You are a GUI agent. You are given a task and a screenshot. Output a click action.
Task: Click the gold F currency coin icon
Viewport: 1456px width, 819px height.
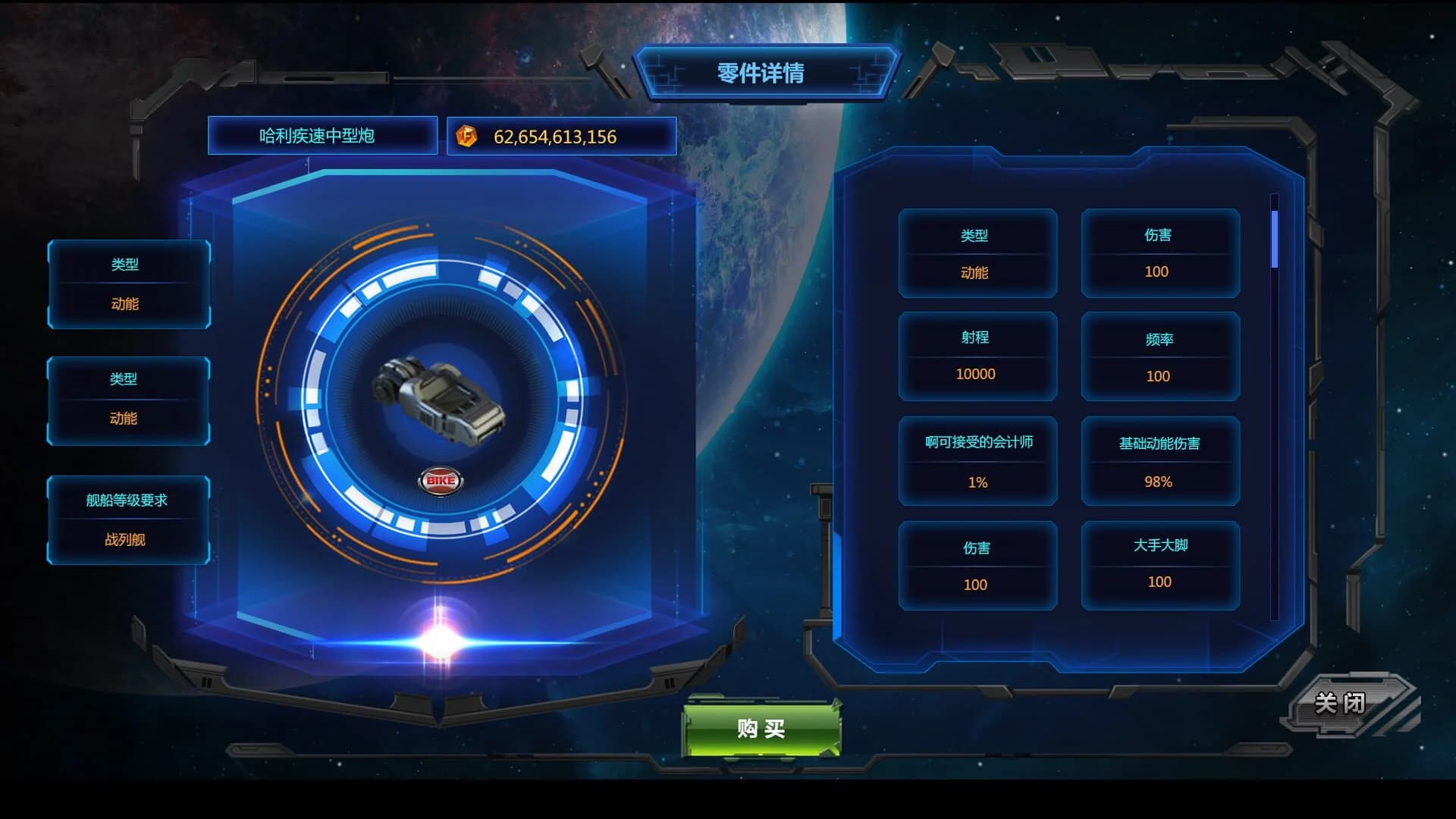click(x=467, y=136)
